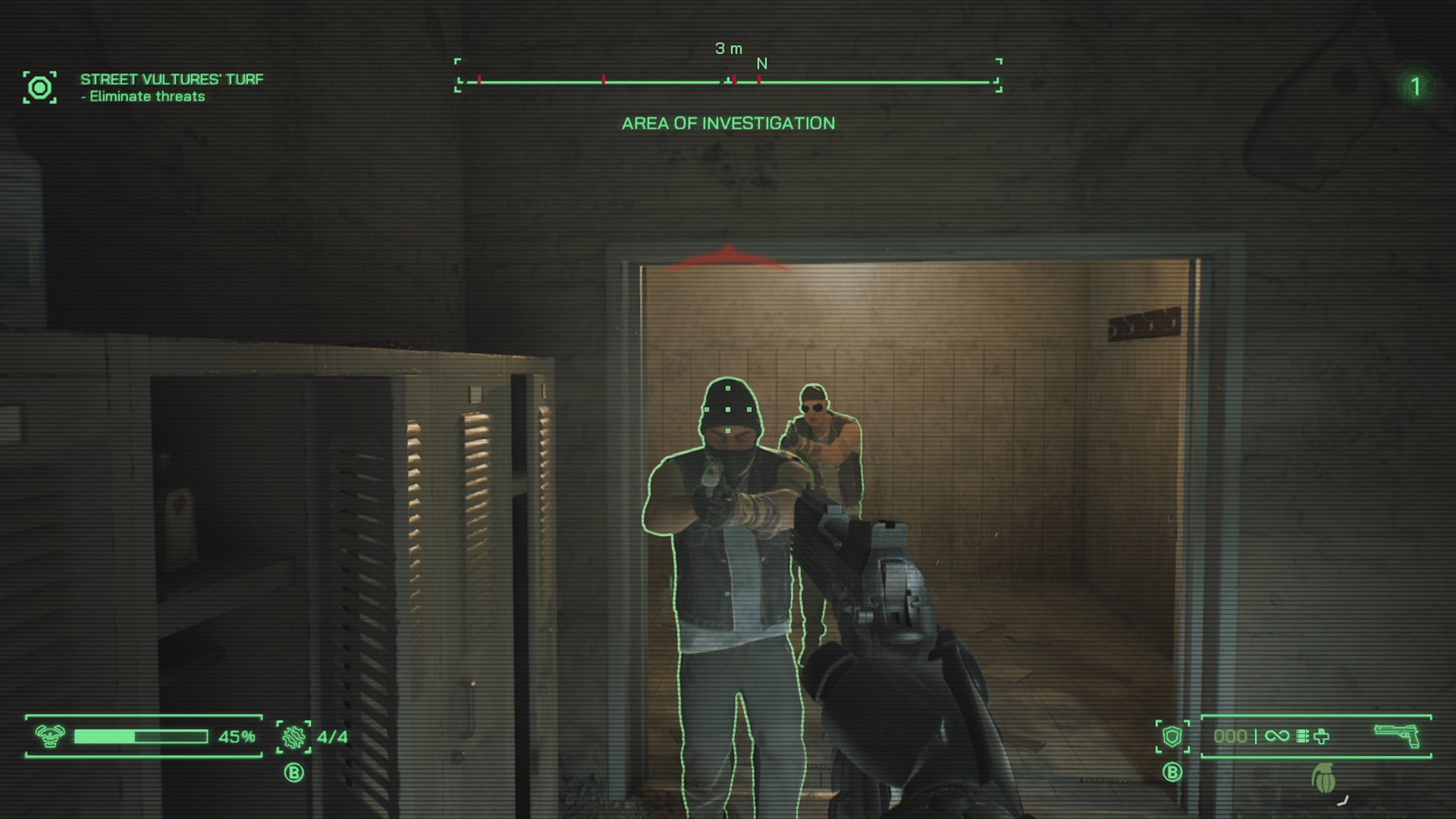Click the glowing number 1 indicator
This screenshot has width=1456, height=819.
pyautogui.click(x=1414, y=87)
